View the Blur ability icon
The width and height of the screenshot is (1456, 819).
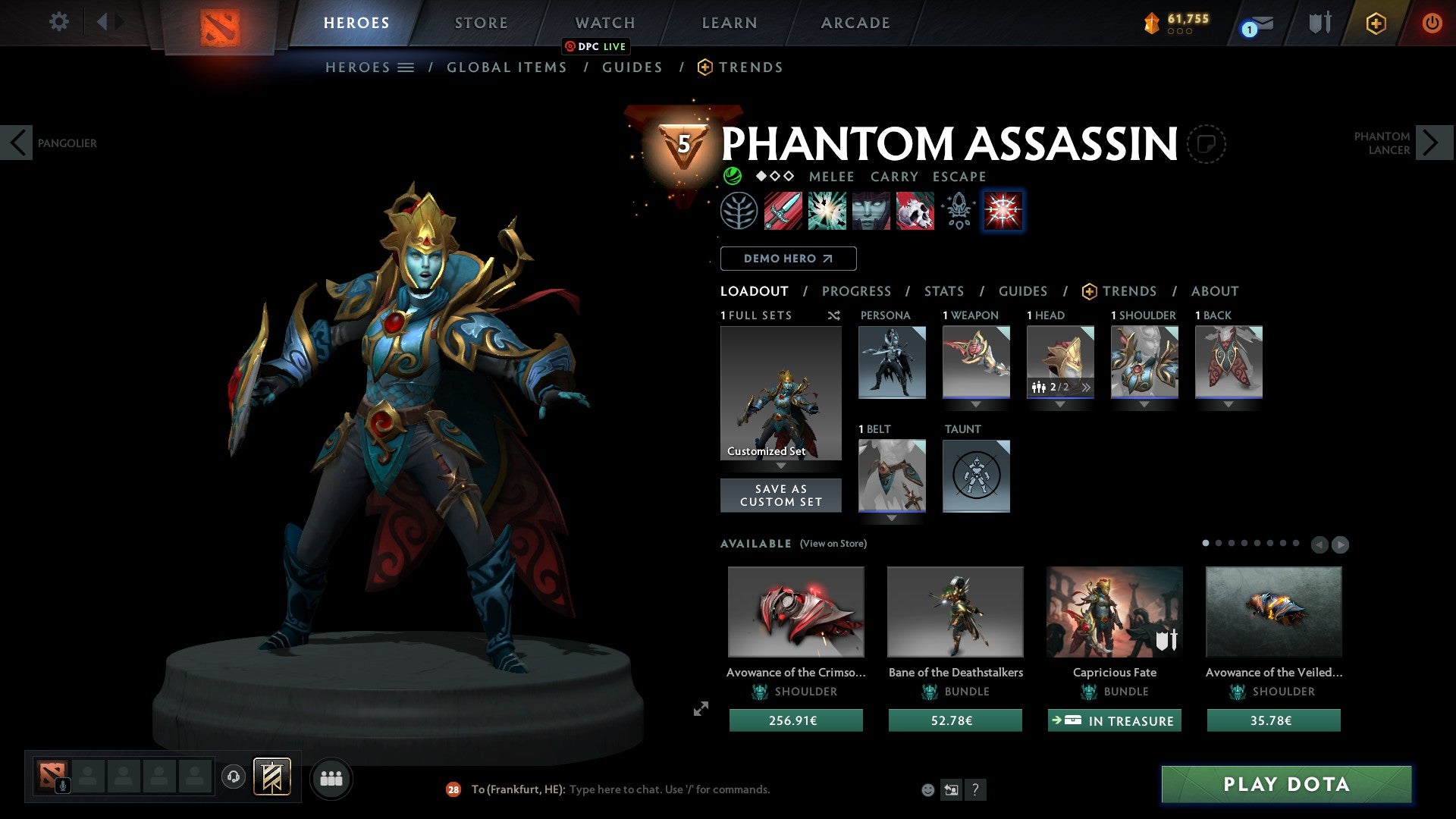coord(870,211)
